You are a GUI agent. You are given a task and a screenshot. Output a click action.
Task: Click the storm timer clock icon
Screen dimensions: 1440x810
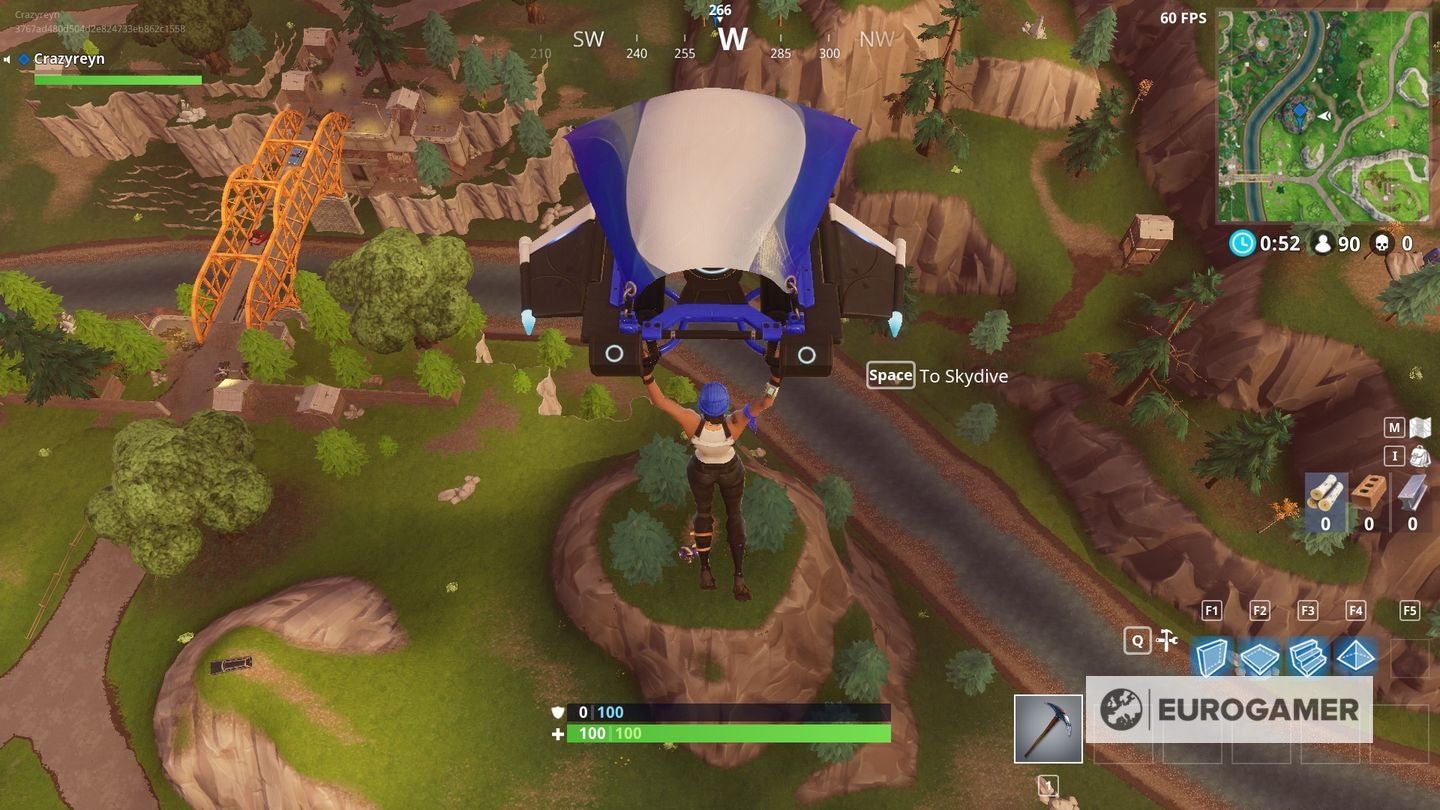pyautogui.click(x=1240, y=243)
